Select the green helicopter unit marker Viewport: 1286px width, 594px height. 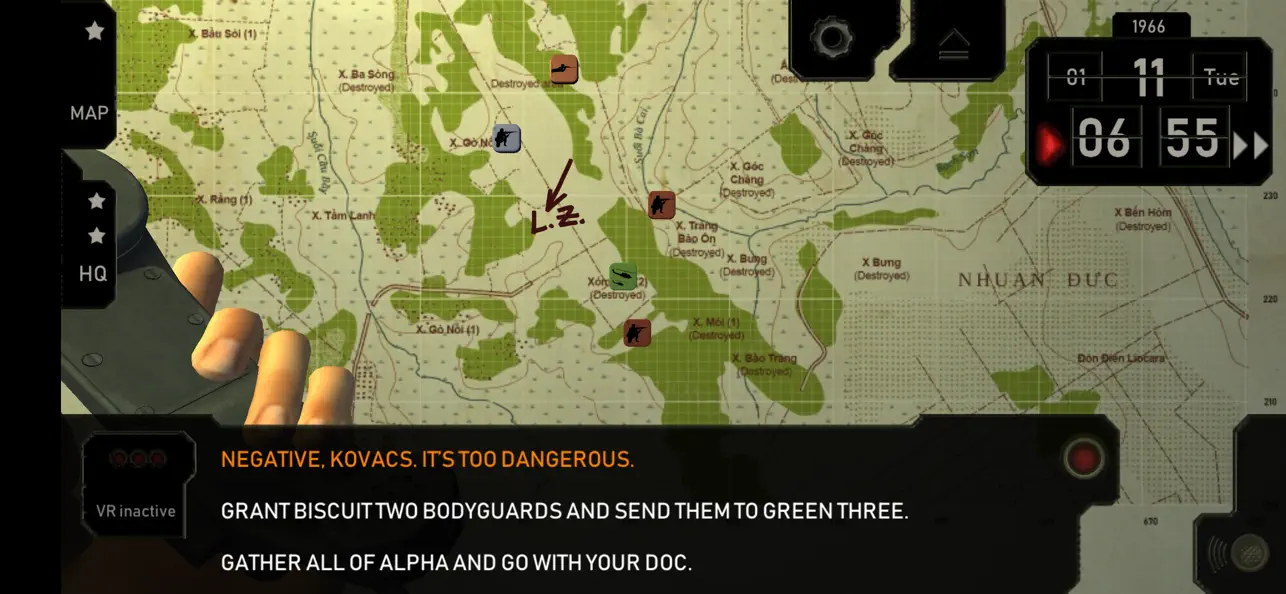click(623, 275)
